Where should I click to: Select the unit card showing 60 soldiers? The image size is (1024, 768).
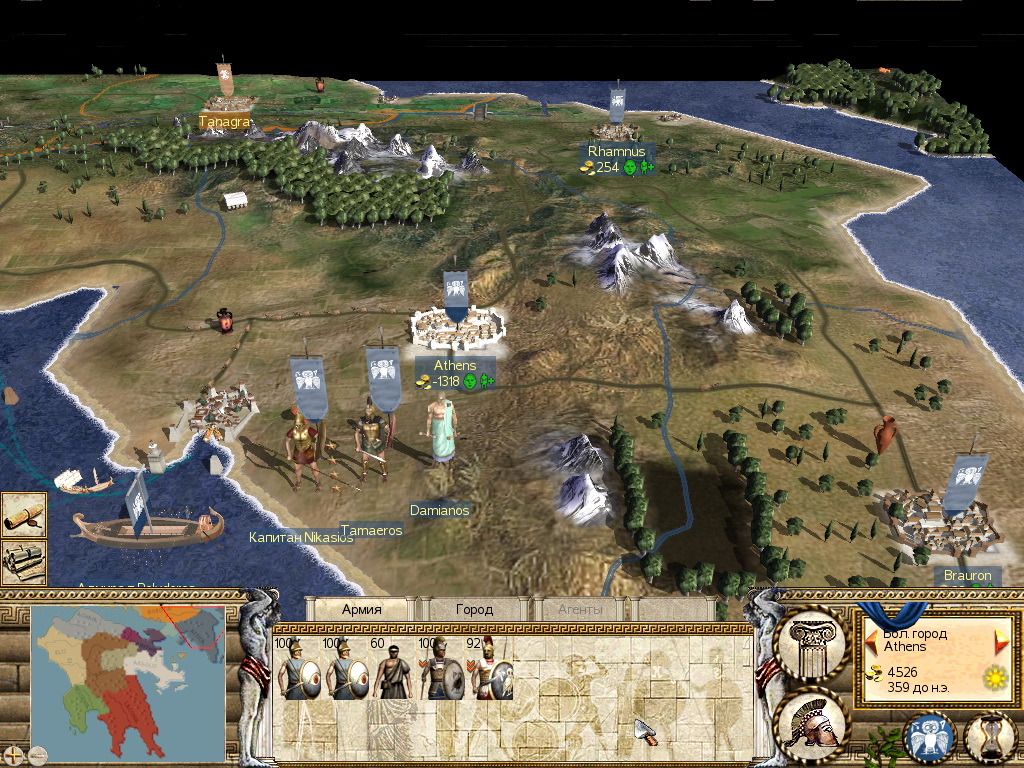[392, 672]
